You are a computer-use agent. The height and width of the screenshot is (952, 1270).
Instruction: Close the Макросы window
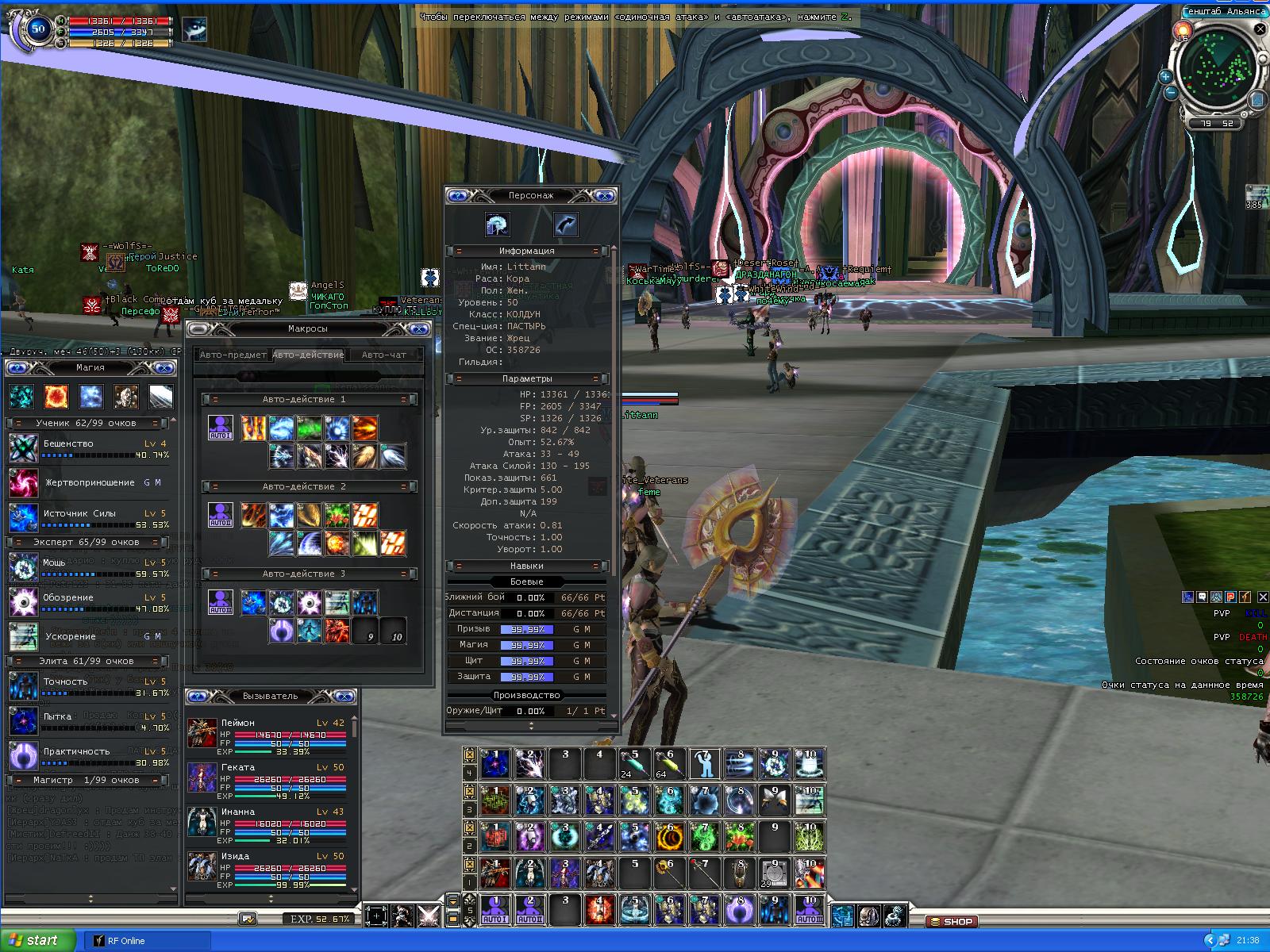[x=420, y=329]
